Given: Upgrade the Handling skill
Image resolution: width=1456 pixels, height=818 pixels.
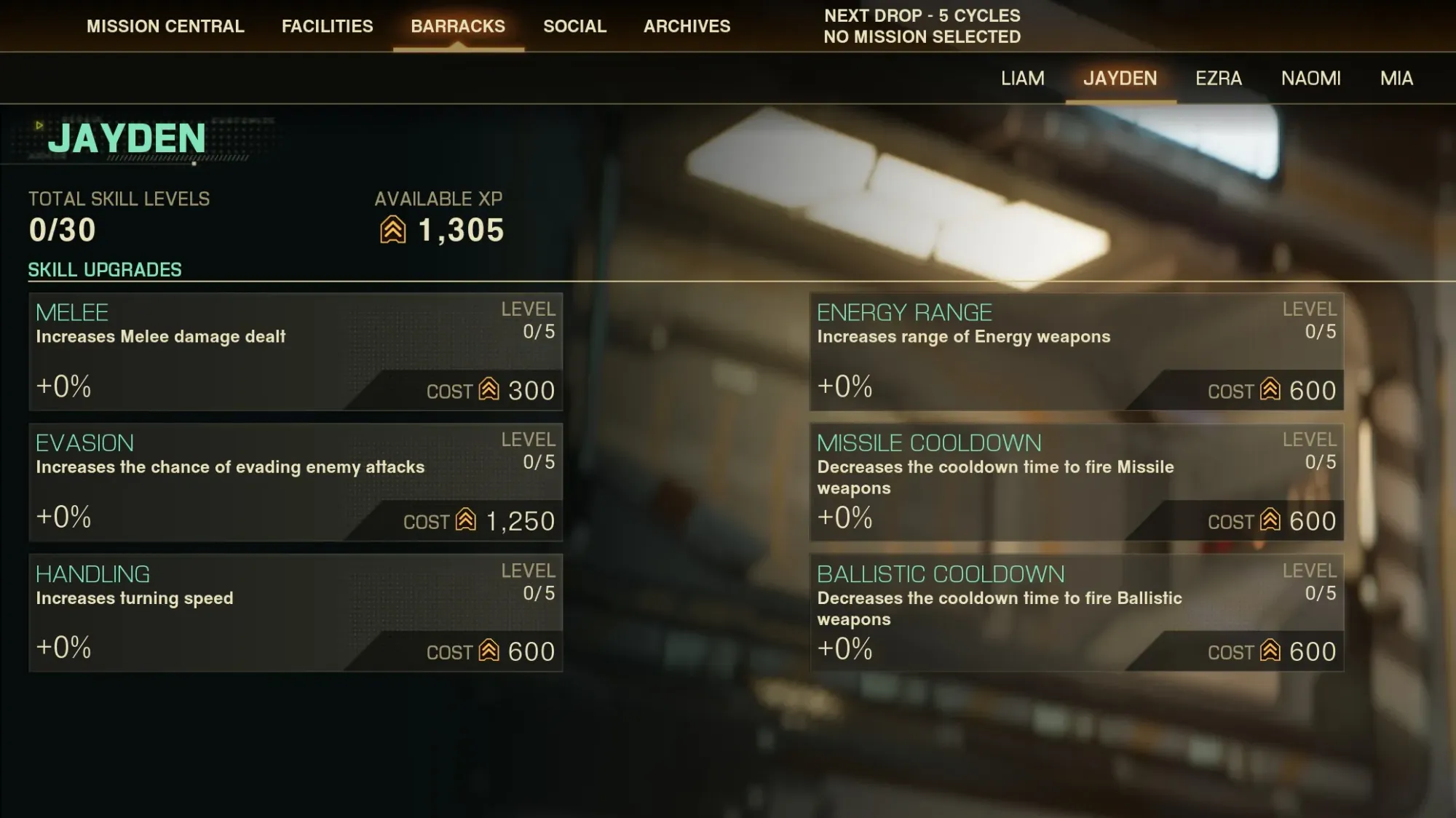Looking at the screenshot, I should coord(296,613).
